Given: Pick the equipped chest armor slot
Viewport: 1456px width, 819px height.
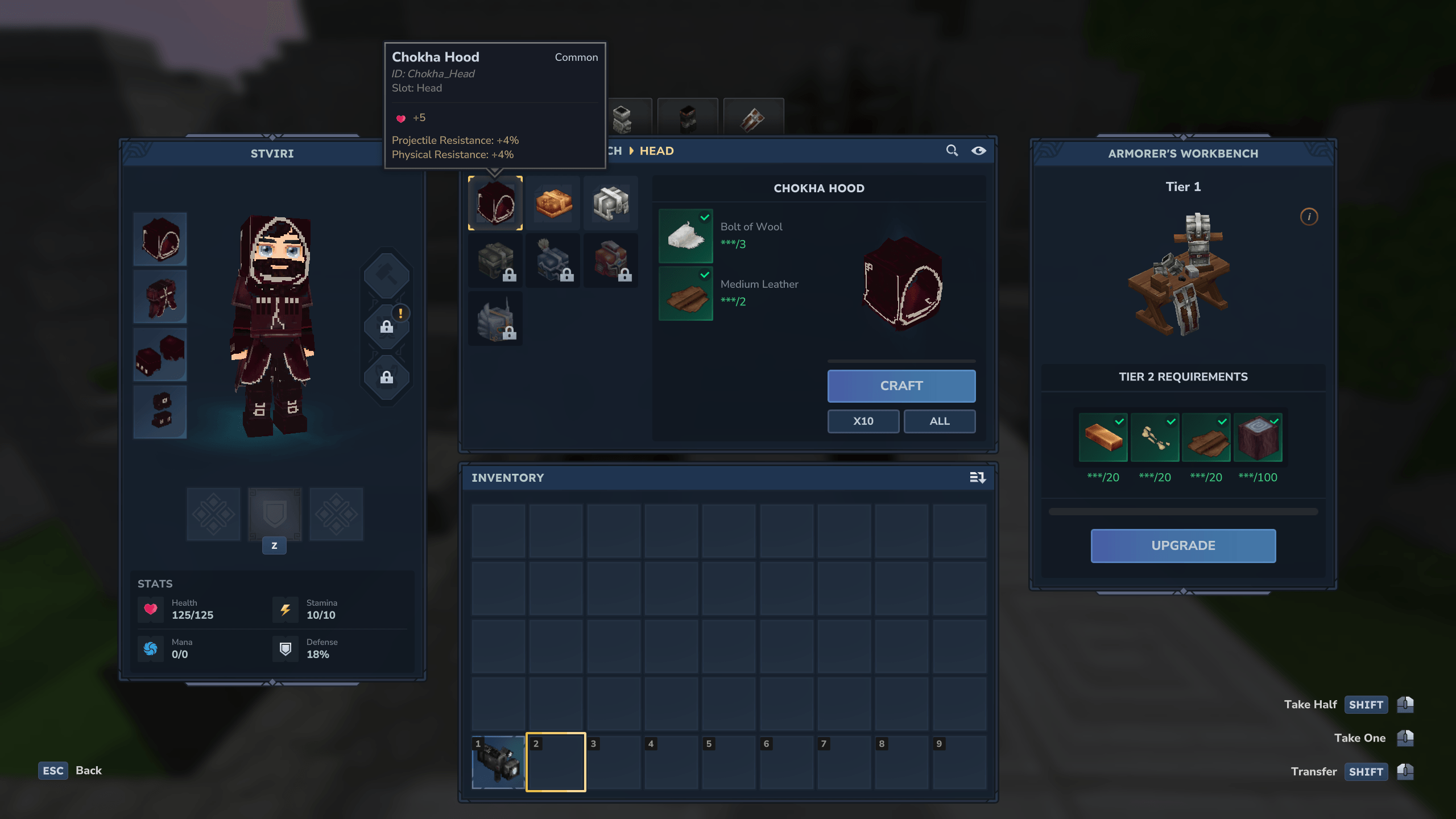Looking at the screenshot, I should click(160, 297).
